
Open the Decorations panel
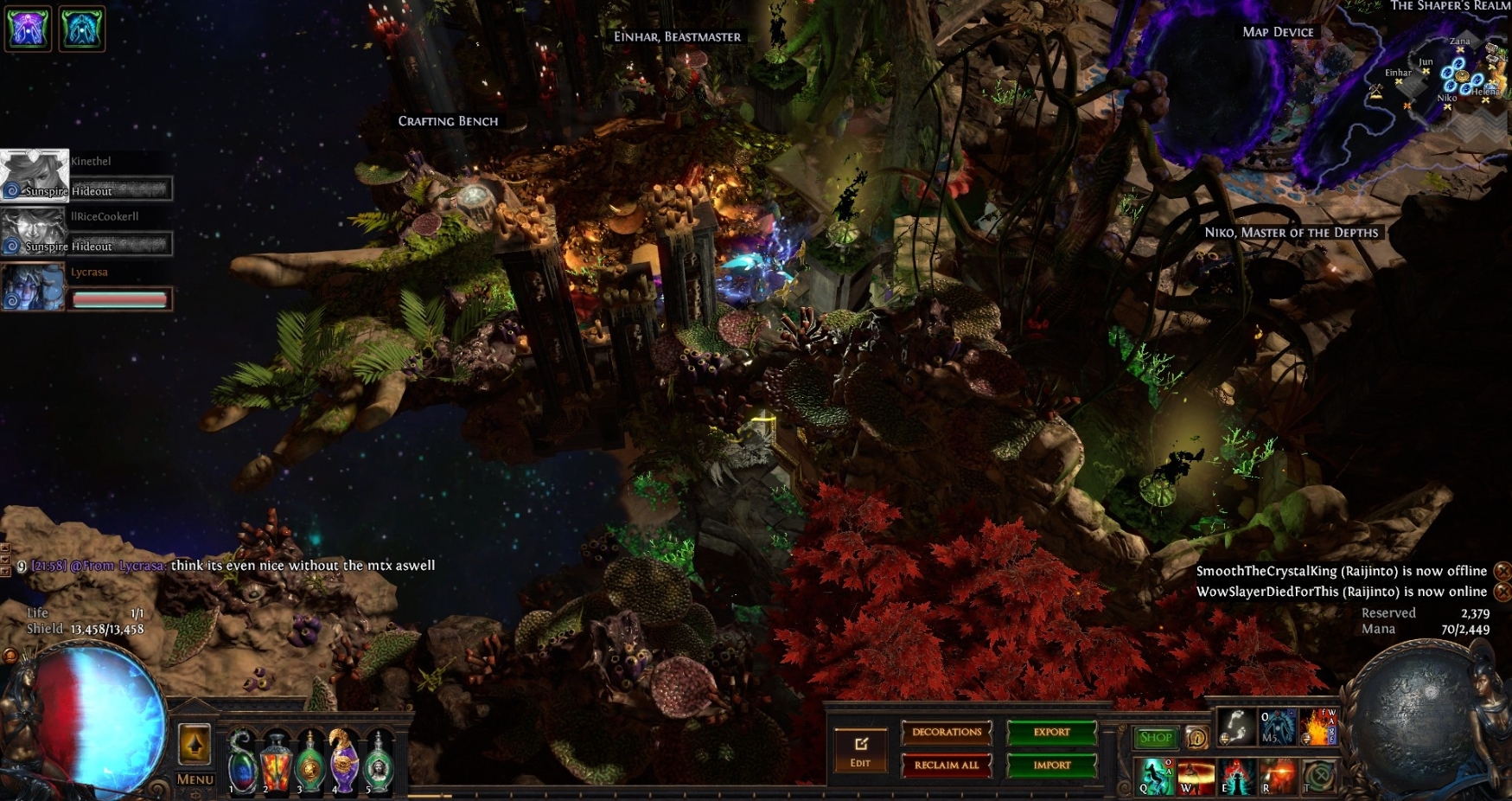(947, 733)
